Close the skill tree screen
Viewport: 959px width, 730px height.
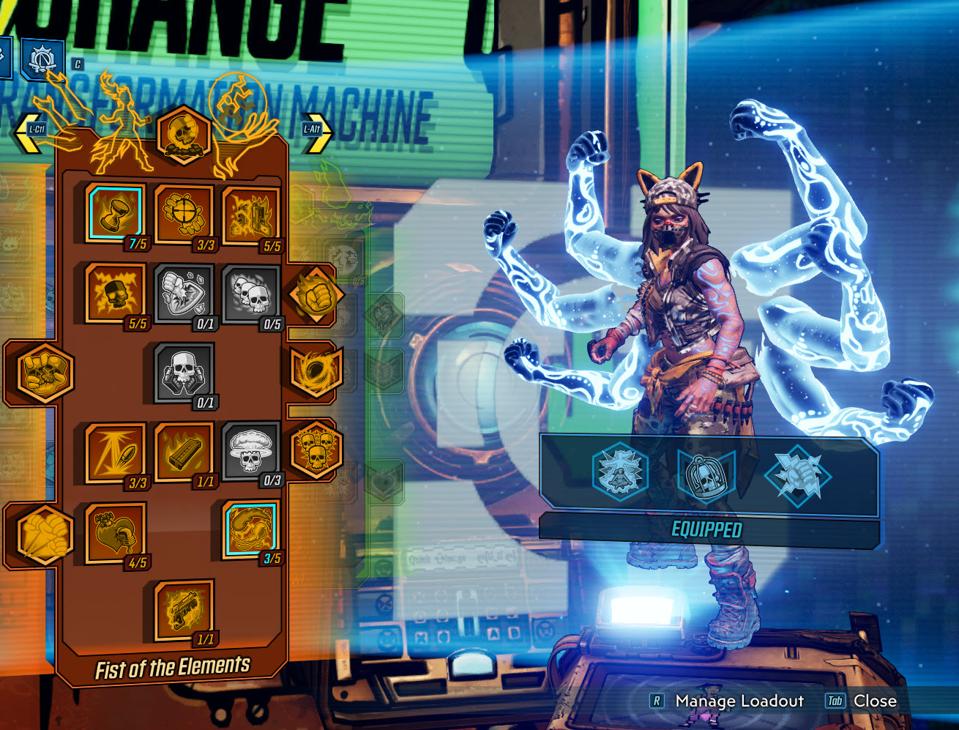[x=873, y=701]
